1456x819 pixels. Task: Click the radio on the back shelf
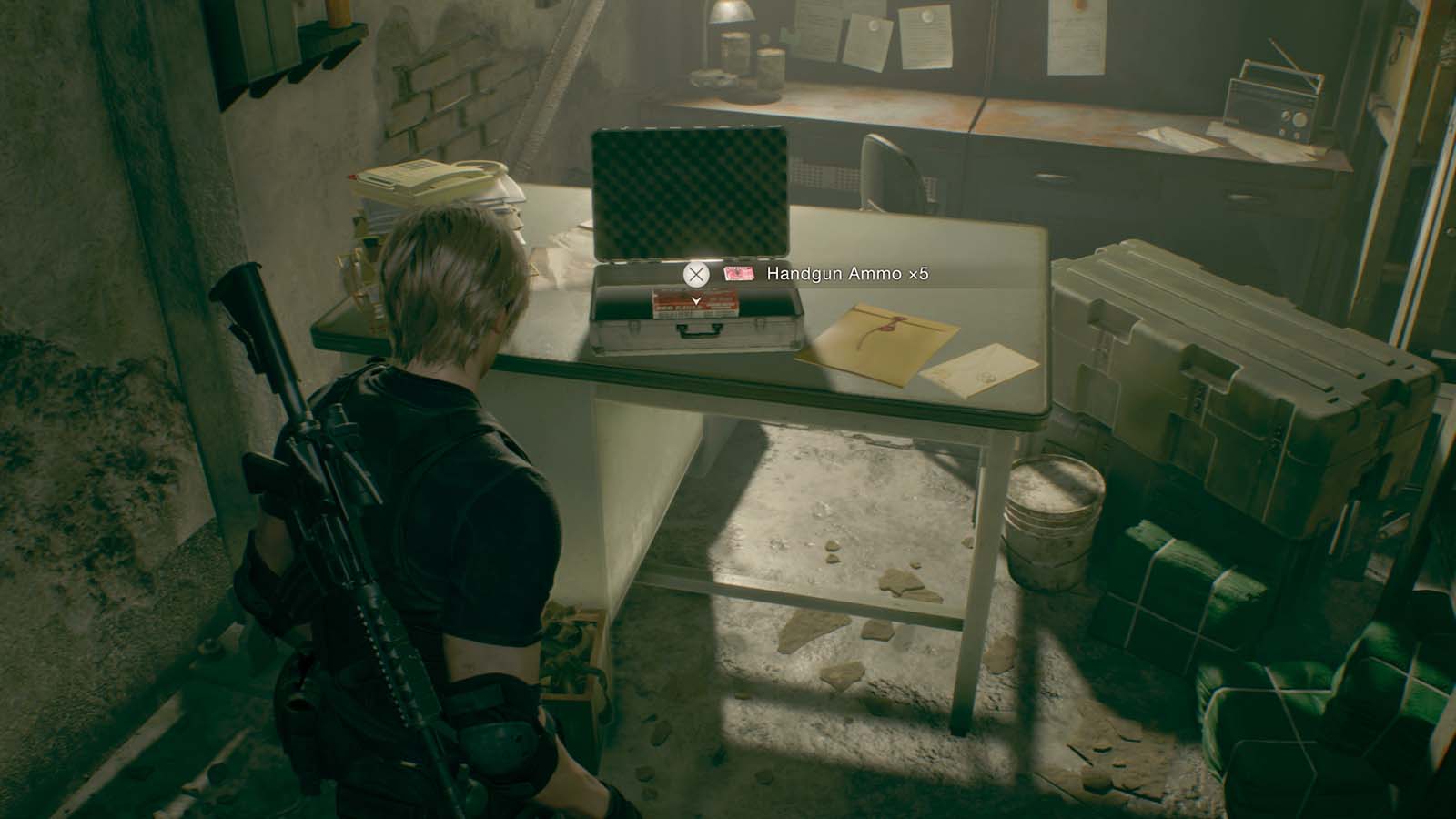[1269, 100]
